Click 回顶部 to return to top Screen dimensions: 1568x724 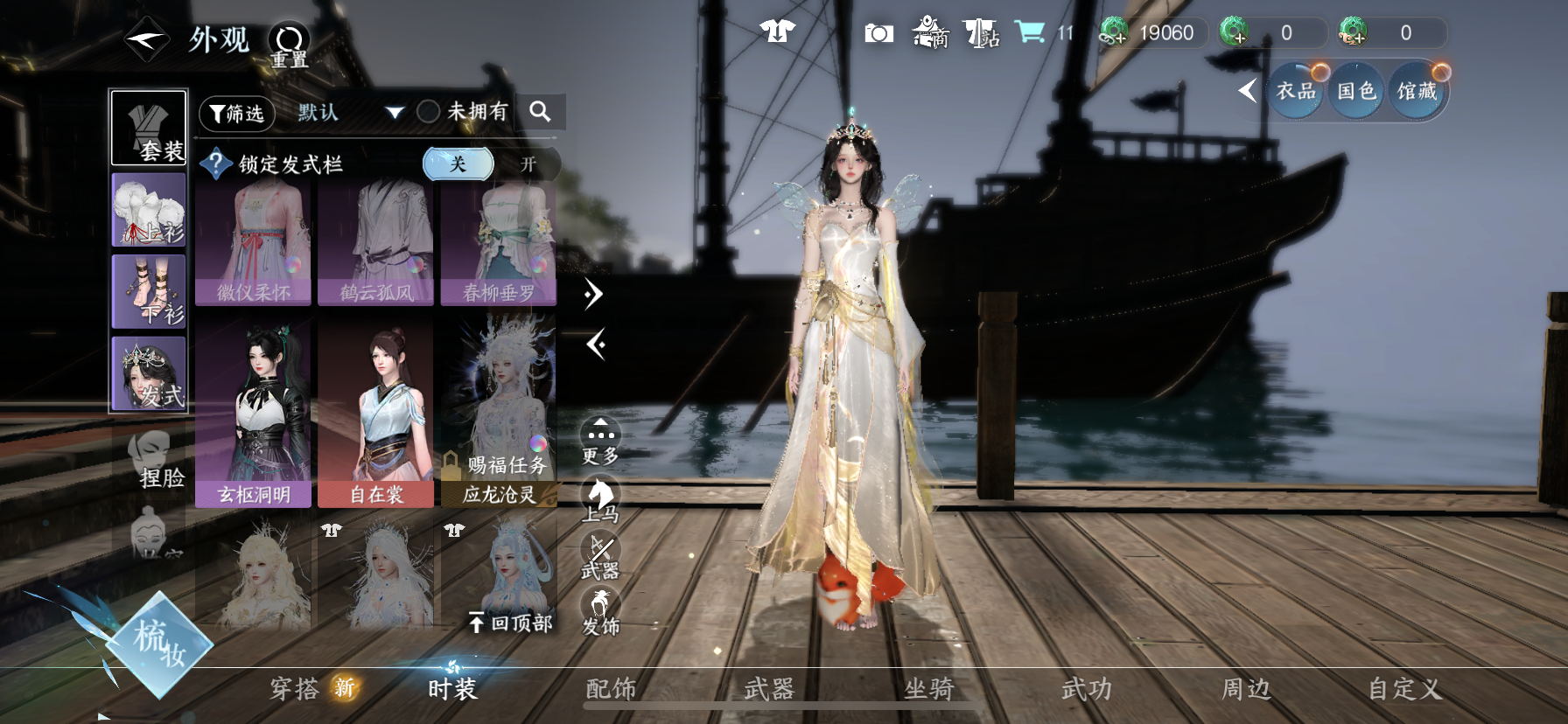click(x=510, y=623)
